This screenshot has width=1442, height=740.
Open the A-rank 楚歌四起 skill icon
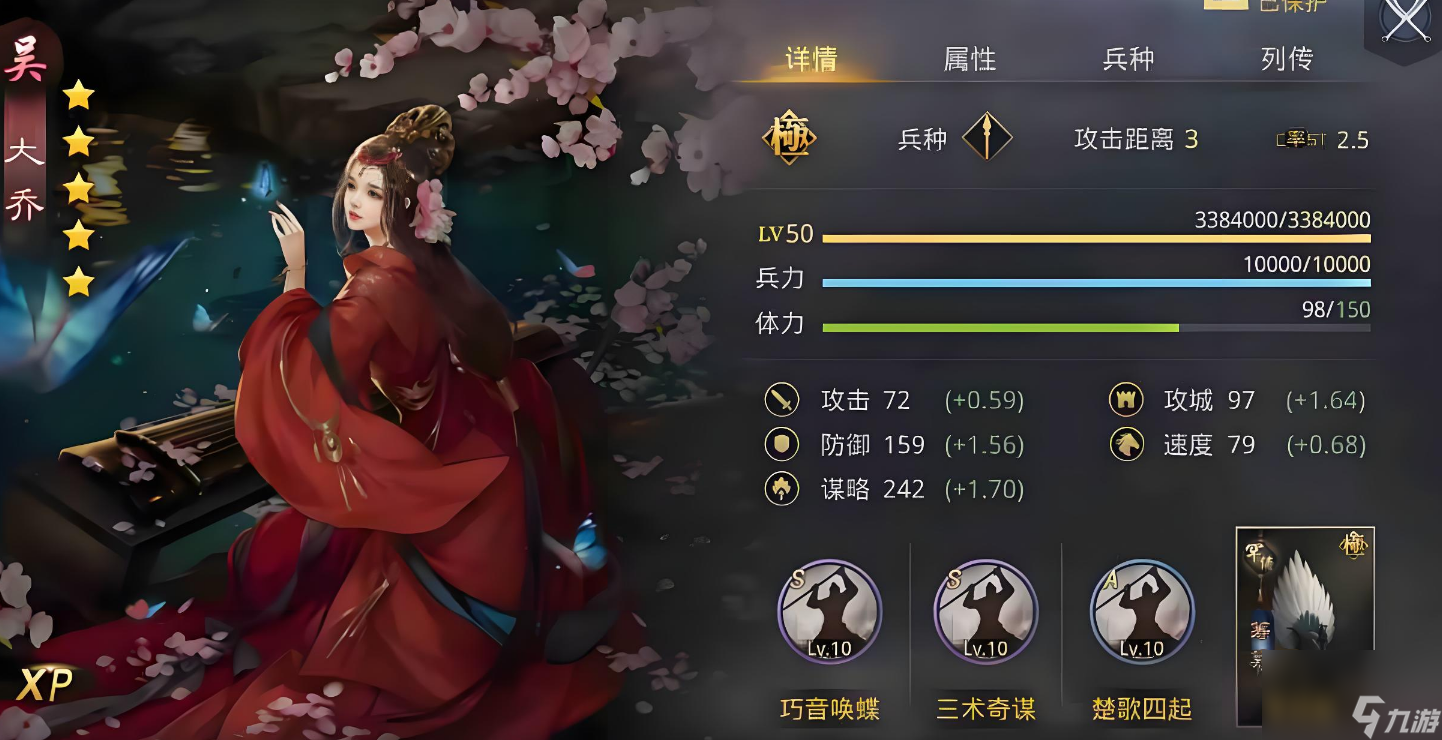pyautogui.click(x=1141, y=613)
